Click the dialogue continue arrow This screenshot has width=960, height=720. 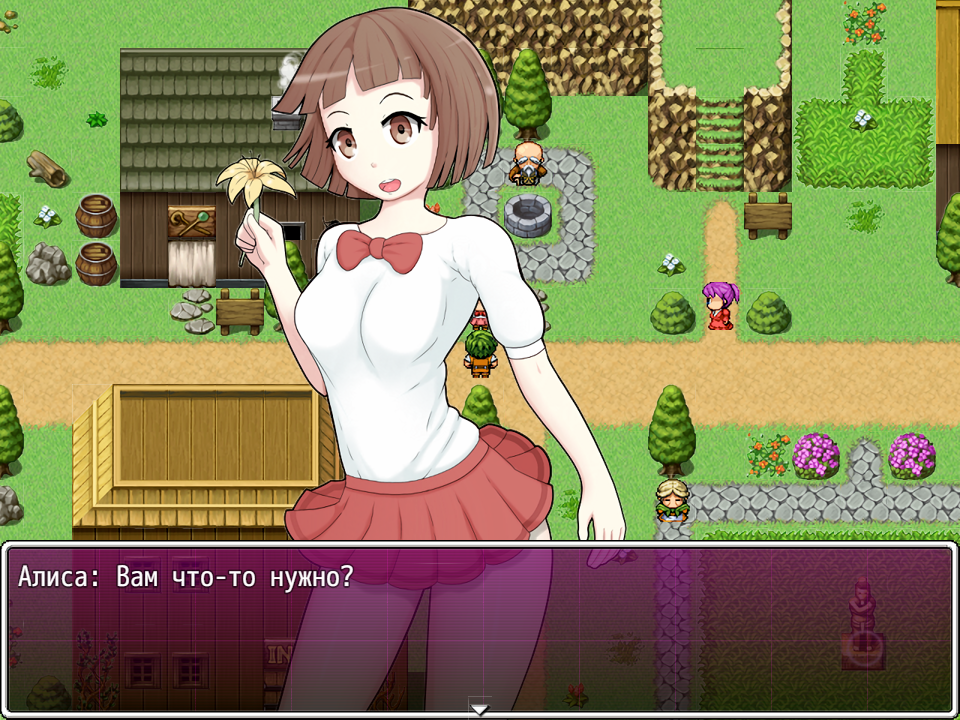point(480,708)
